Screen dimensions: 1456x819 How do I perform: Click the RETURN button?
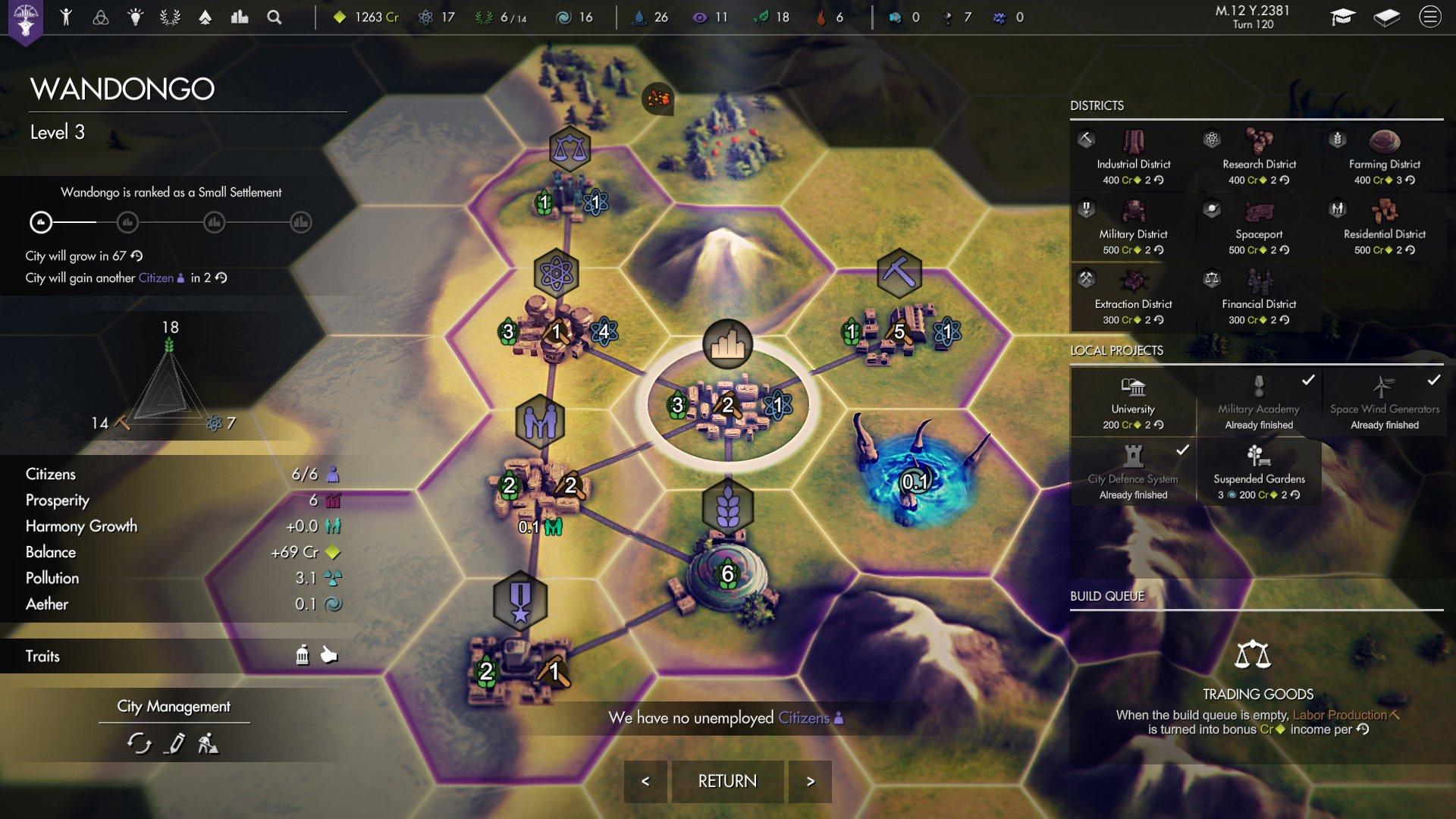727,780
